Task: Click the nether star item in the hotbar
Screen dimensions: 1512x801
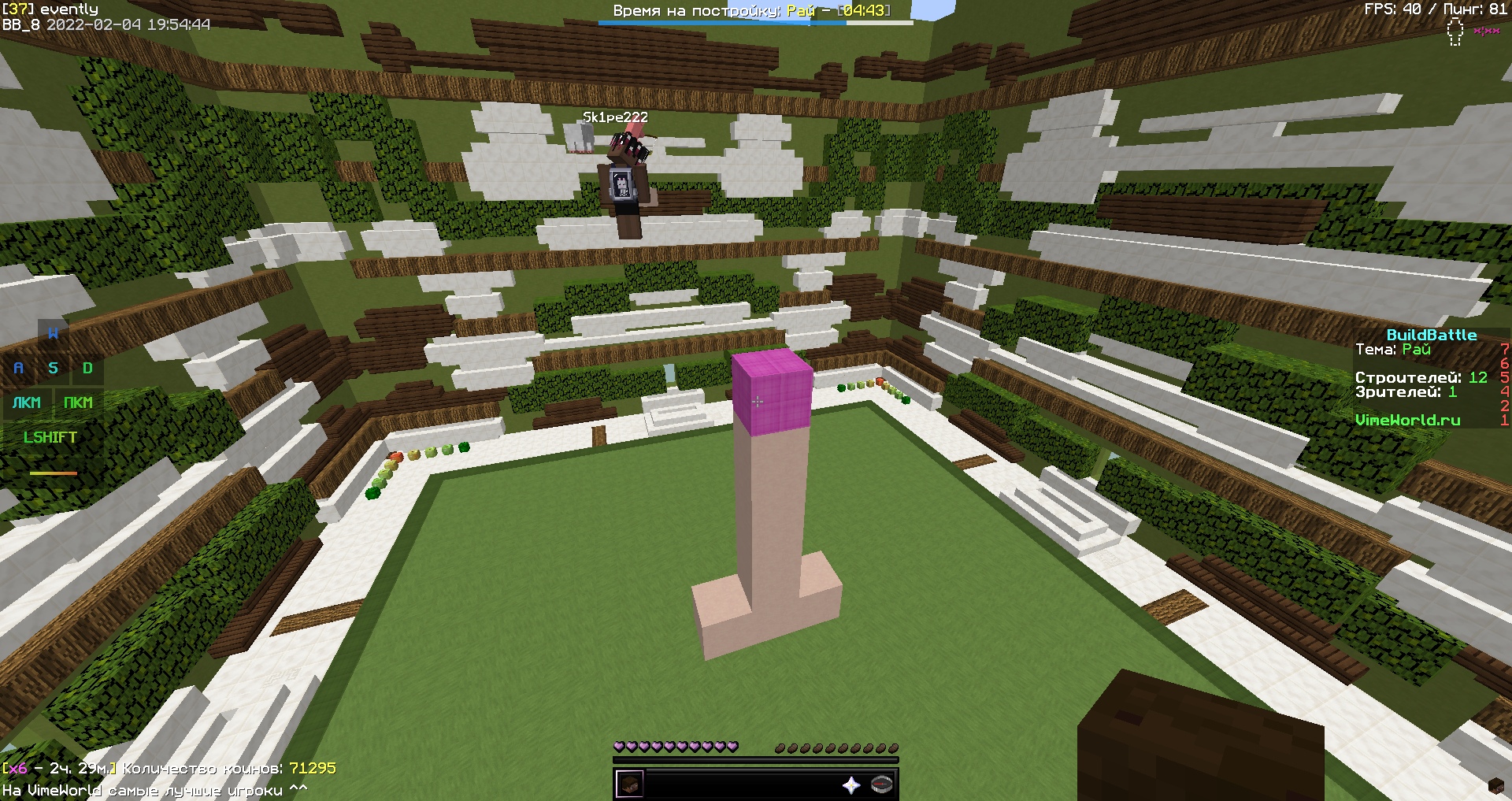Action: [852, 784]
